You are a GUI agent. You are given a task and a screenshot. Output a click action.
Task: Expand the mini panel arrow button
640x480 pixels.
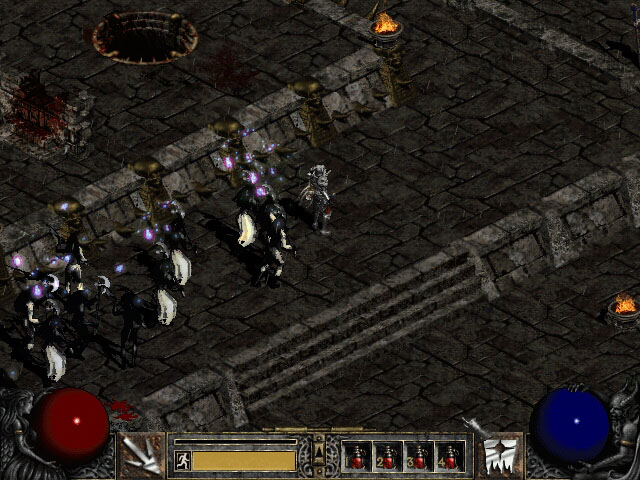[319, 456]
